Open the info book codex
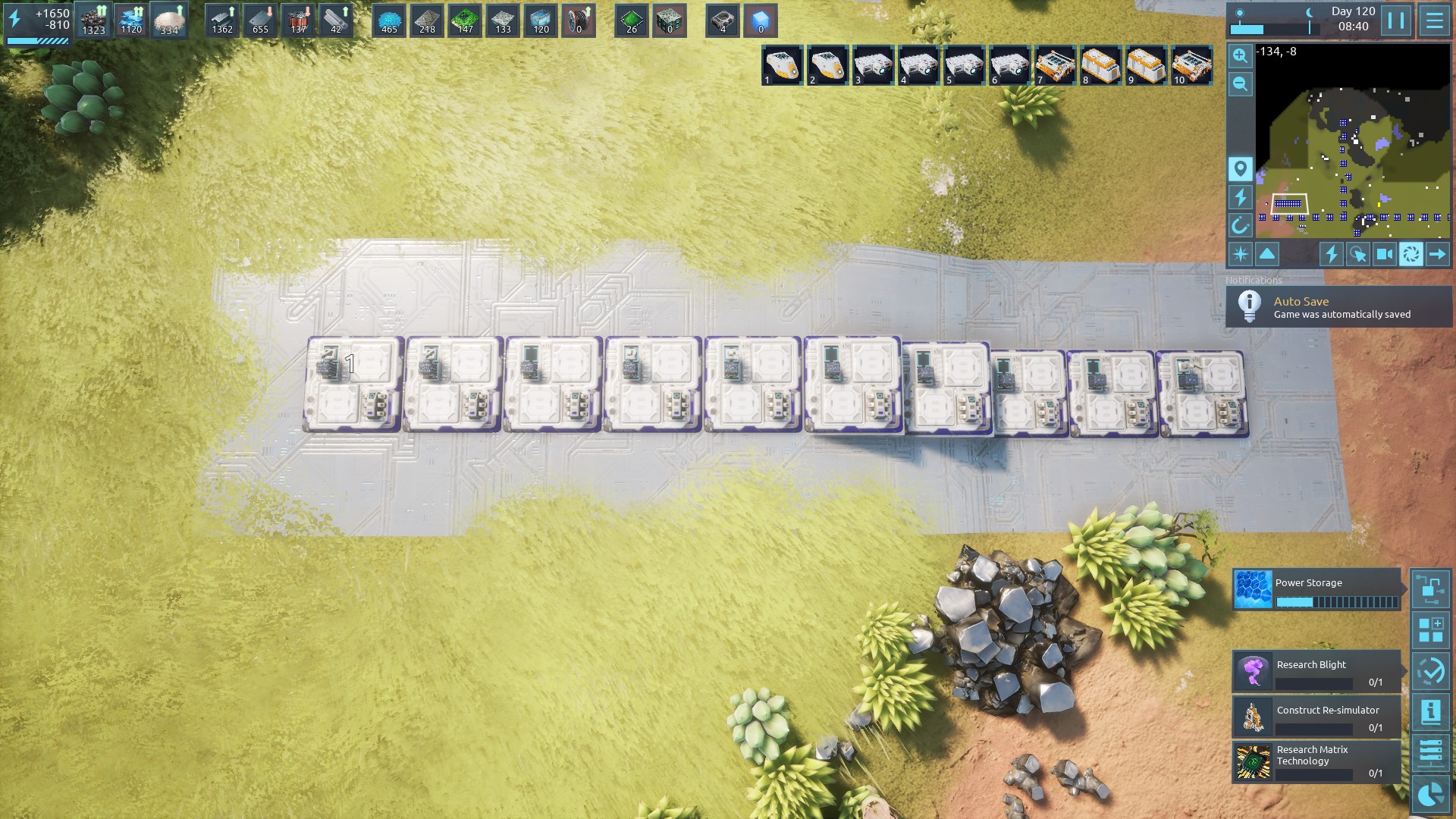 [1430, 712]
